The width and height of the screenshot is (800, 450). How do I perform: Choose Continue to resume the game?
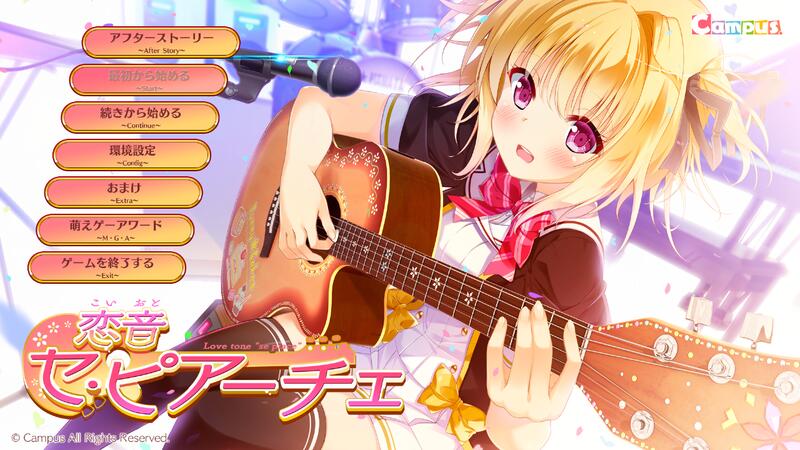pos(140,117)
